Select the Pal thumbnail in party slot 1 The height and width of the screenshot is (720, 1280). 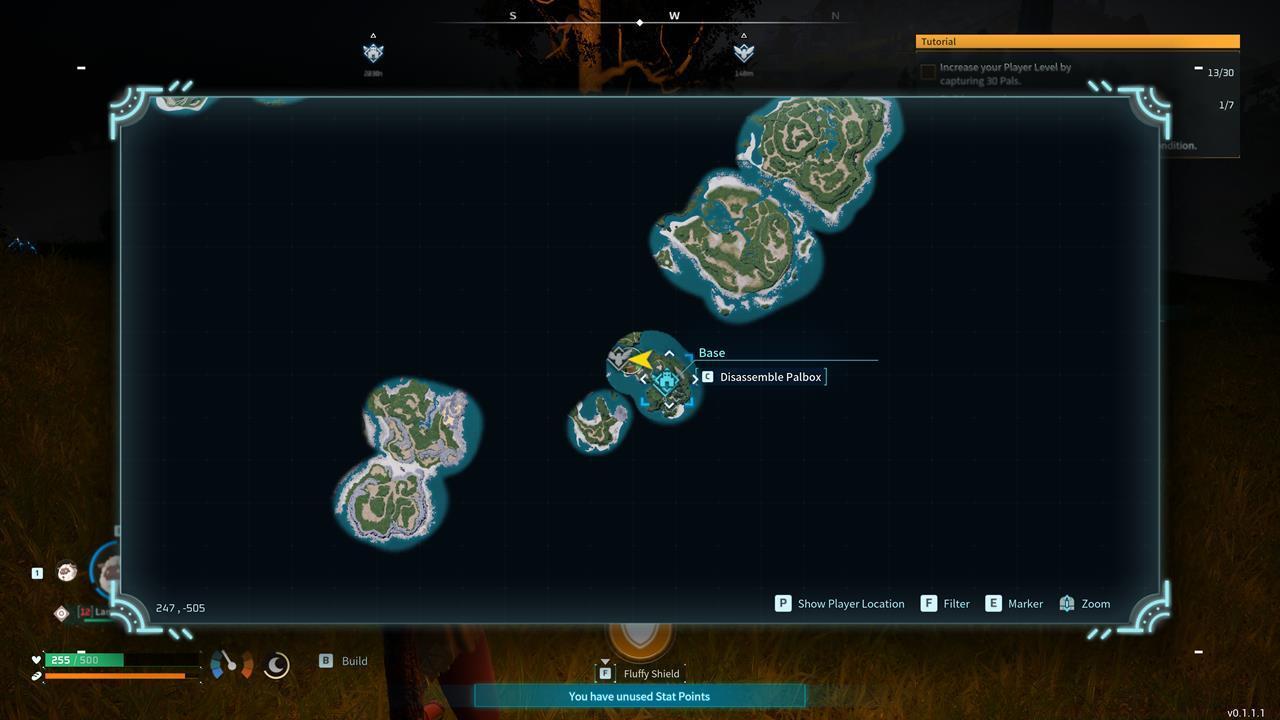pyautogui.click(x=65, y=571)
